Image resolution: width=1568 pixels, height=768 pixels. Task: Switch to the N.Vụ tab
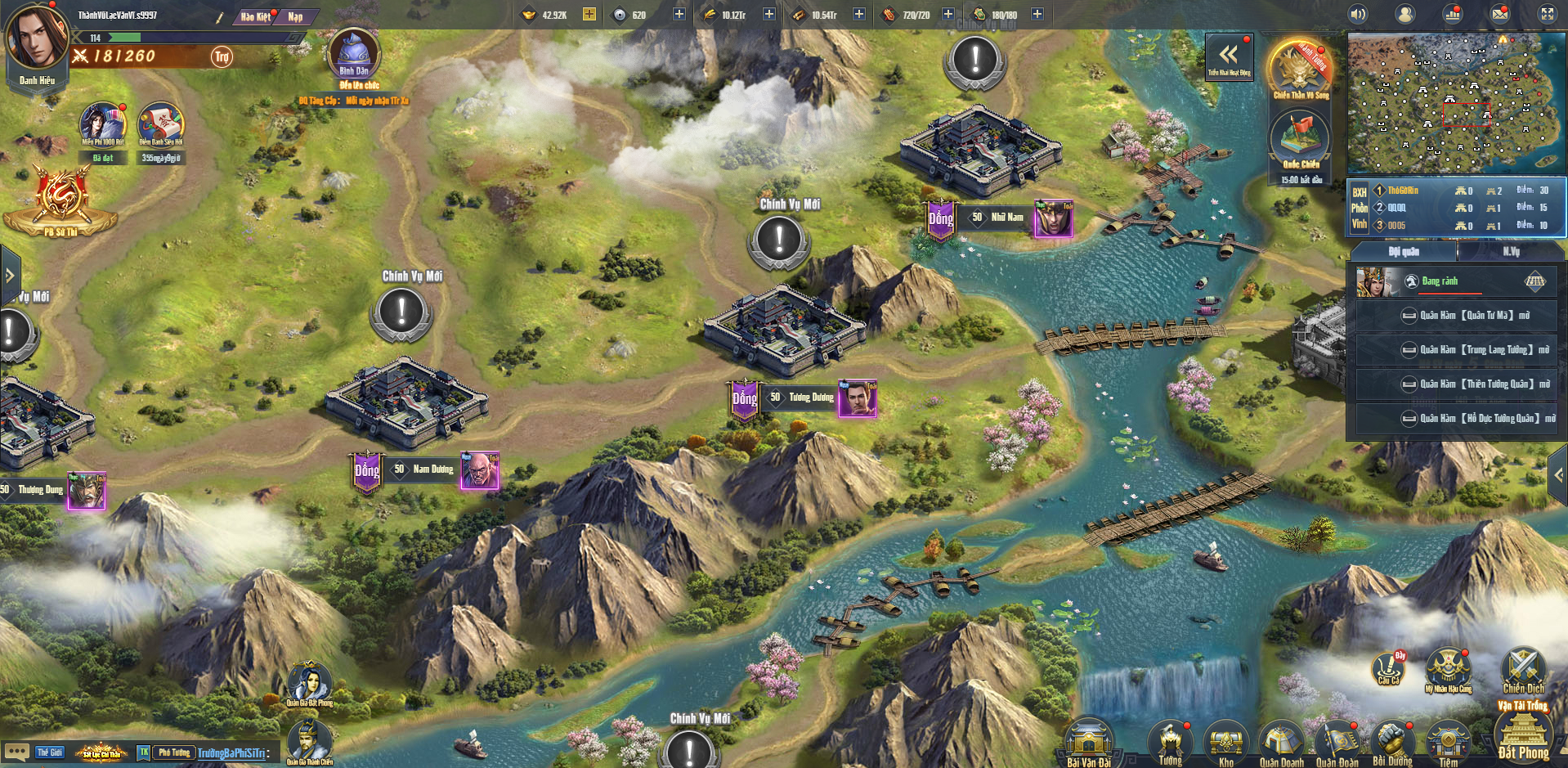[1511, 251]
